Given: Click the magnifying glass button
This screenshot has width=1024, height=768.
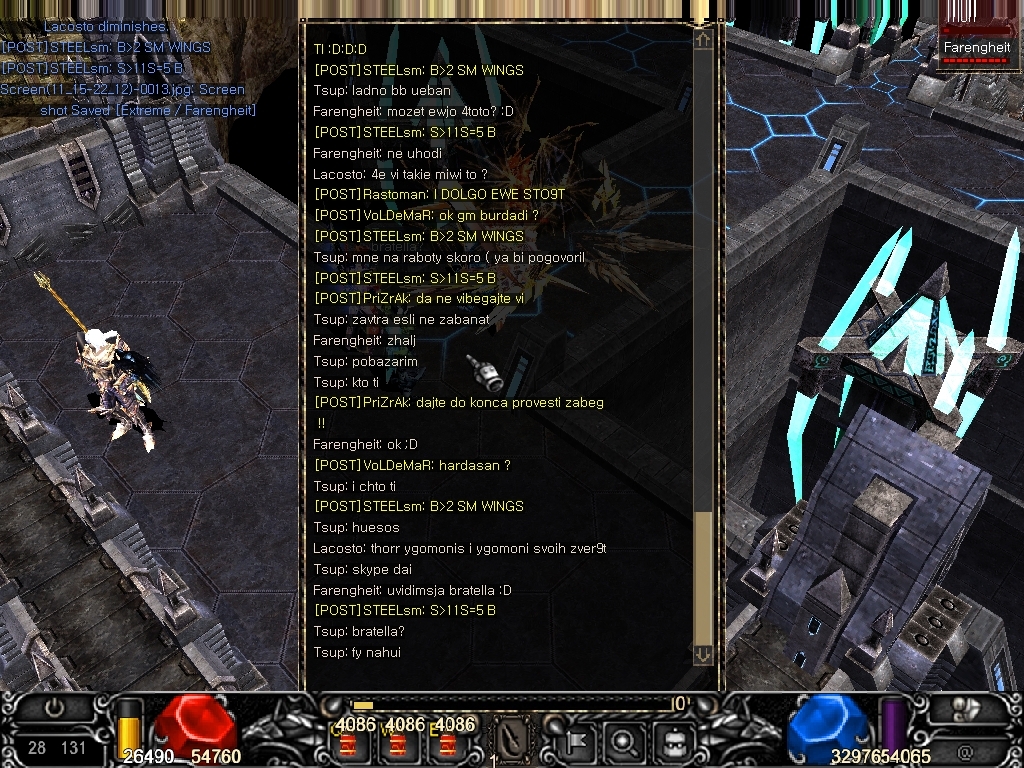Looking at the screenshot, I should click(623, 742).
